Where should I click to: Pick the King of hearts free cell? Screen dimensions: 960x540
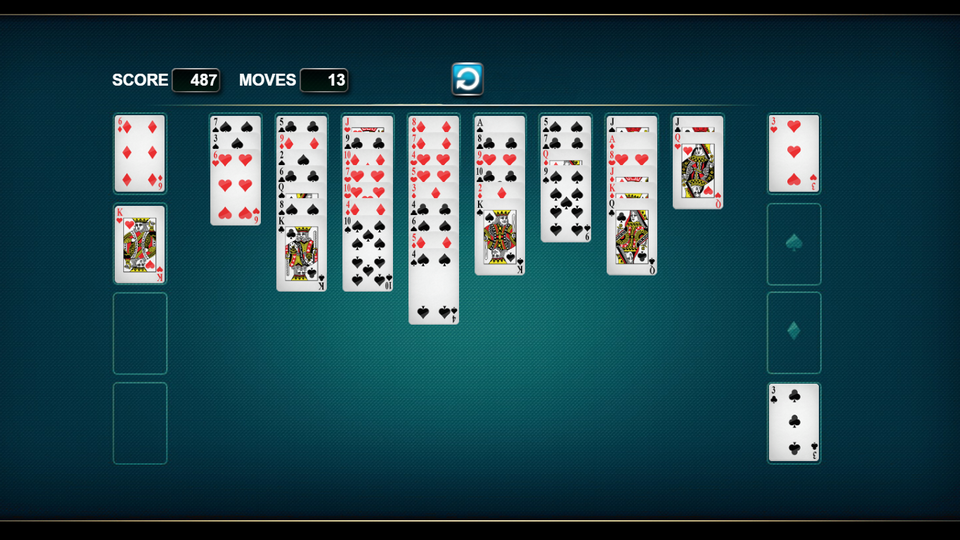[x=140, y=244]
